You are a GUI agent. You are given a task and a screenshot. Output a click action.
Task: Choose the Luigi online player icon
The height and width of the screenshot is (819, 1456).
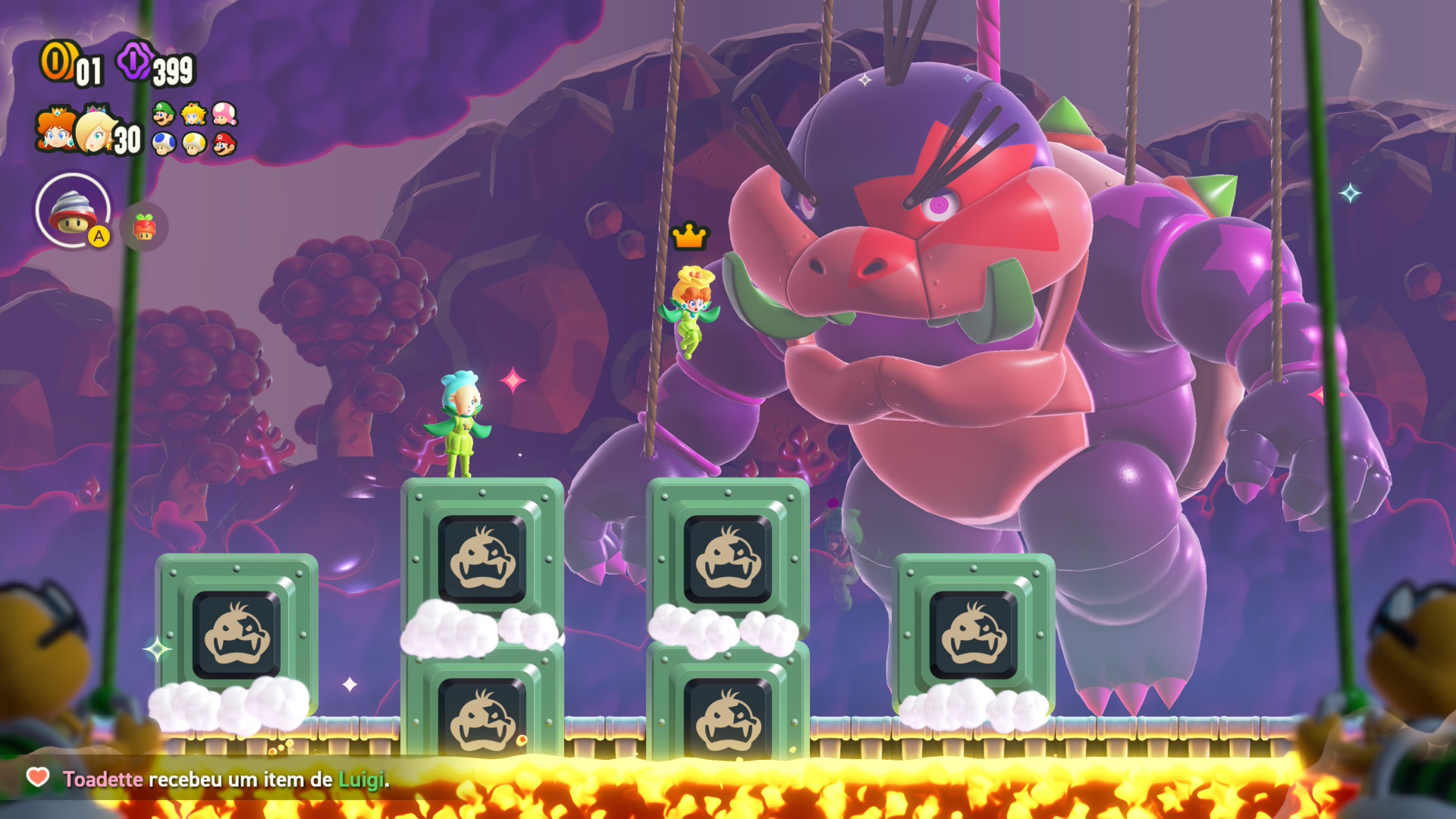pos(163,115)
